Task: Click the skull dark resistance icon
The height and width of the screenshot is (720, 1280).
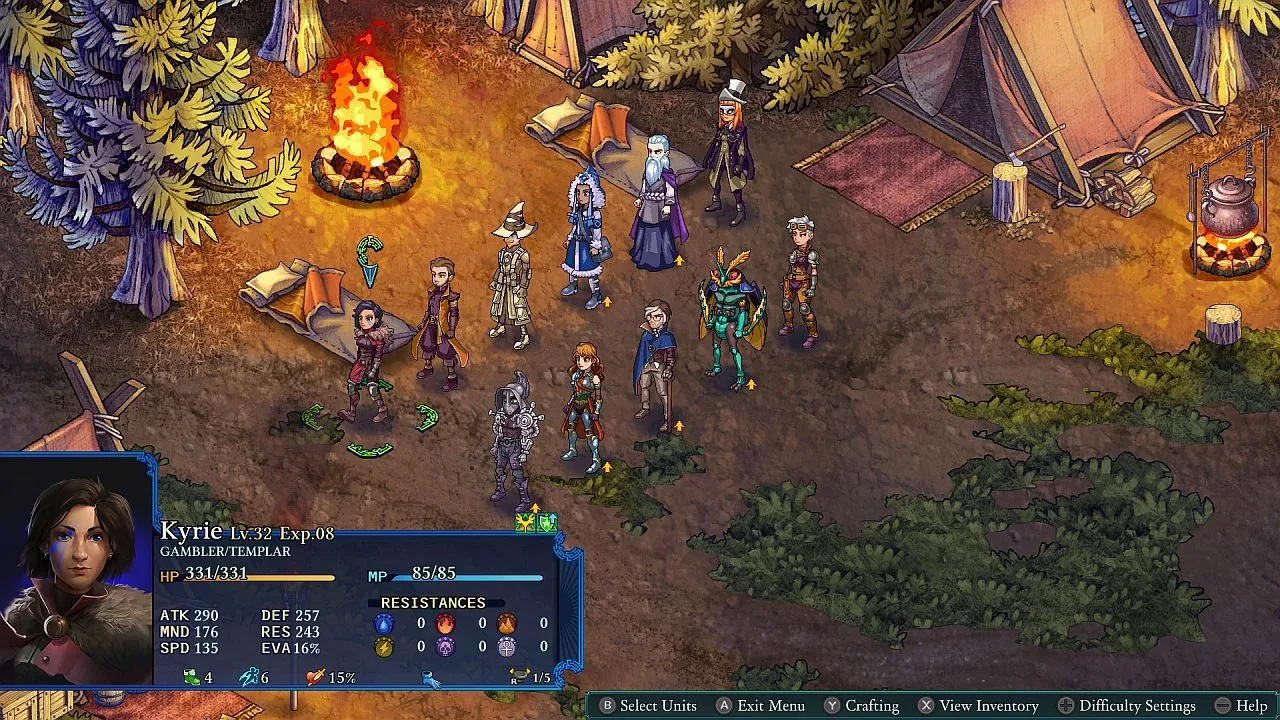Action: tap(446, 647)
